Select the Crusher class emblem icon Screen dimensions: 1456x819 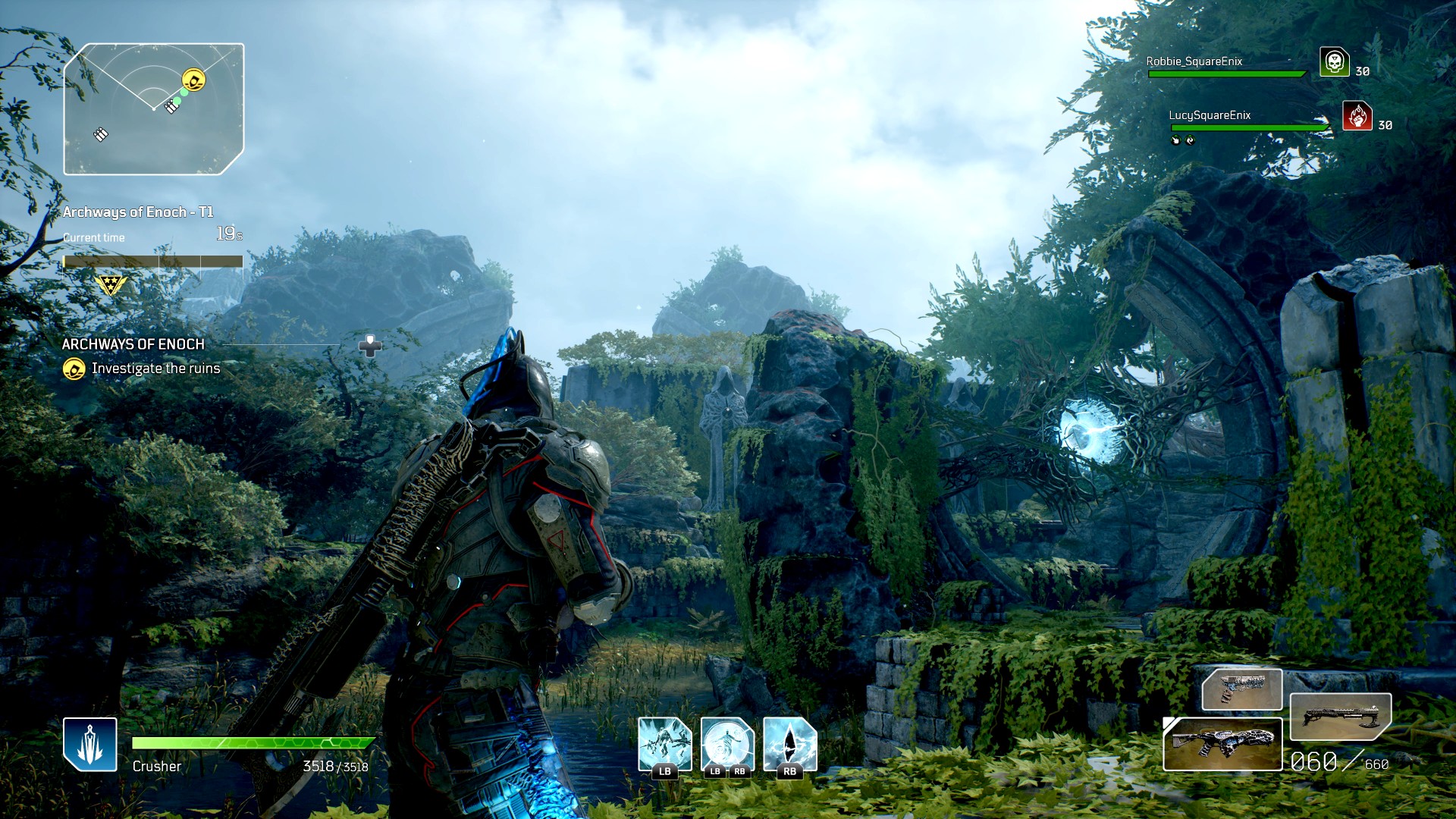click(x=90, y=744)
